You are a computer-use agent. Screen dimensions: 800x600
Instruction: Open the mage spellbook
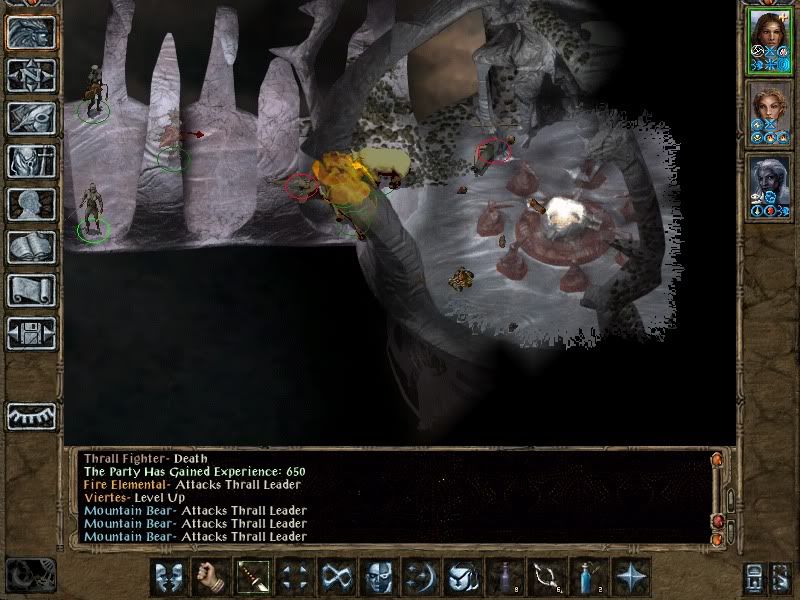tap(31, 247)
